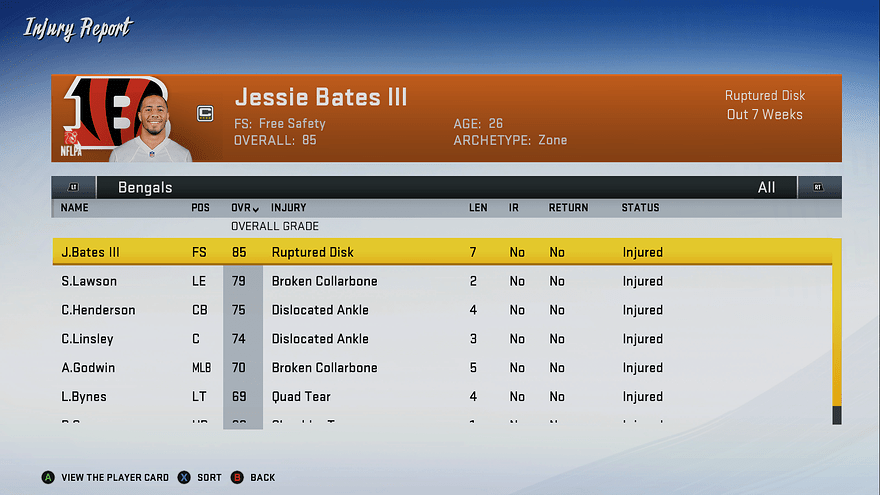Pick the C.Linsley center row
Image resolution: width=880 pixels, height=495 pixels.
(x=440, y=339)
